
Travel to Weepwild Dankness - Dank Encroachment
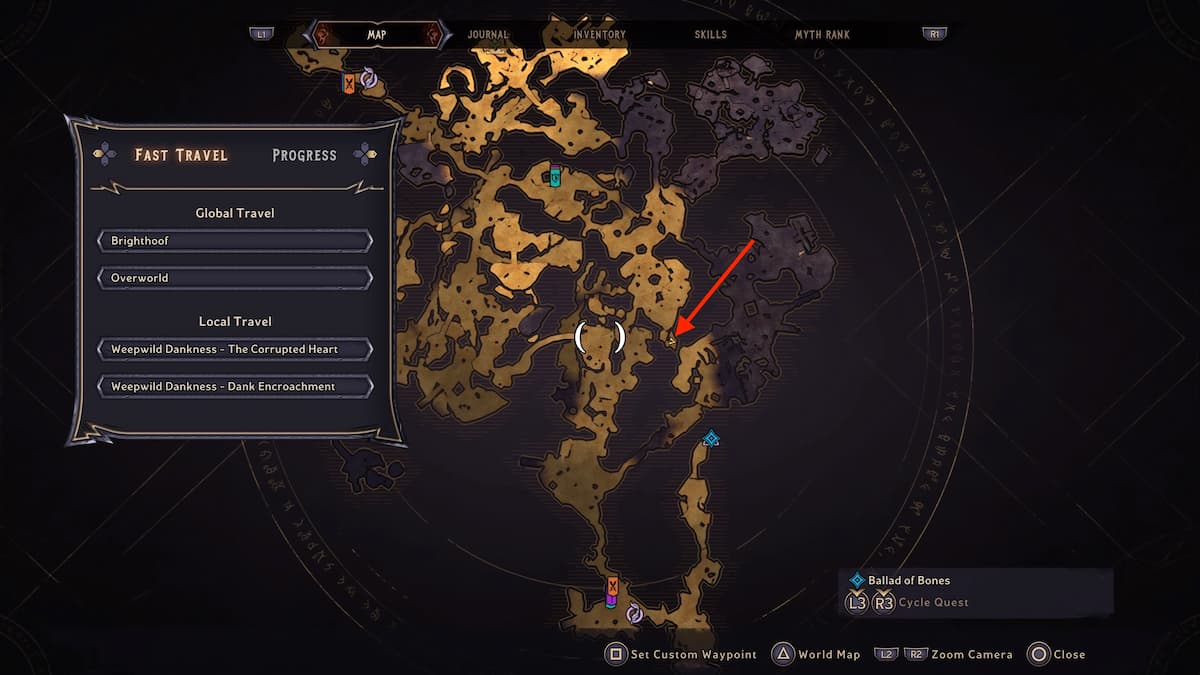point(235,386)
